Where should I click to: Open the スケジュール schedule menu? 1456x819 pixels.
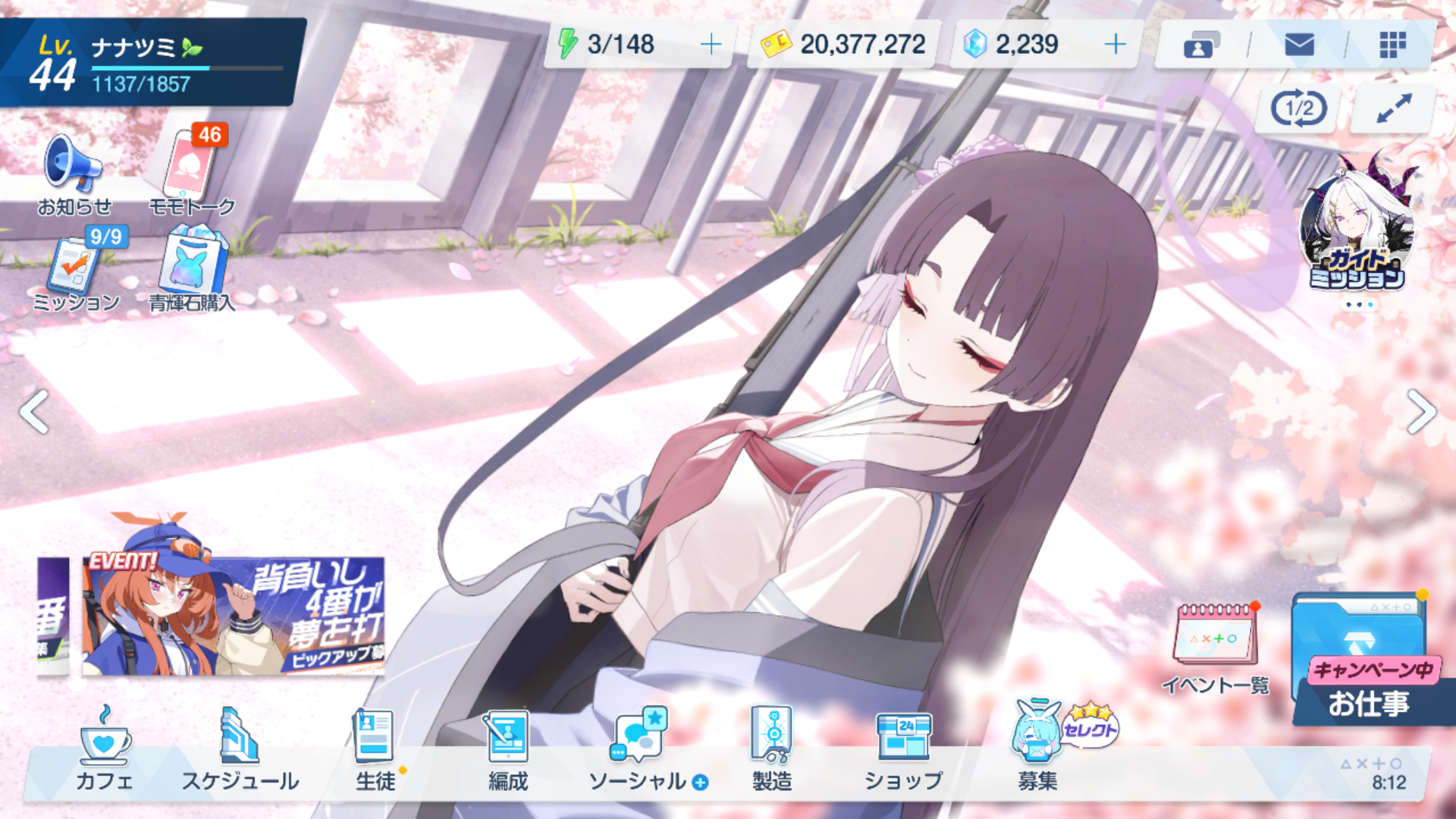click(x=240, y=751)
